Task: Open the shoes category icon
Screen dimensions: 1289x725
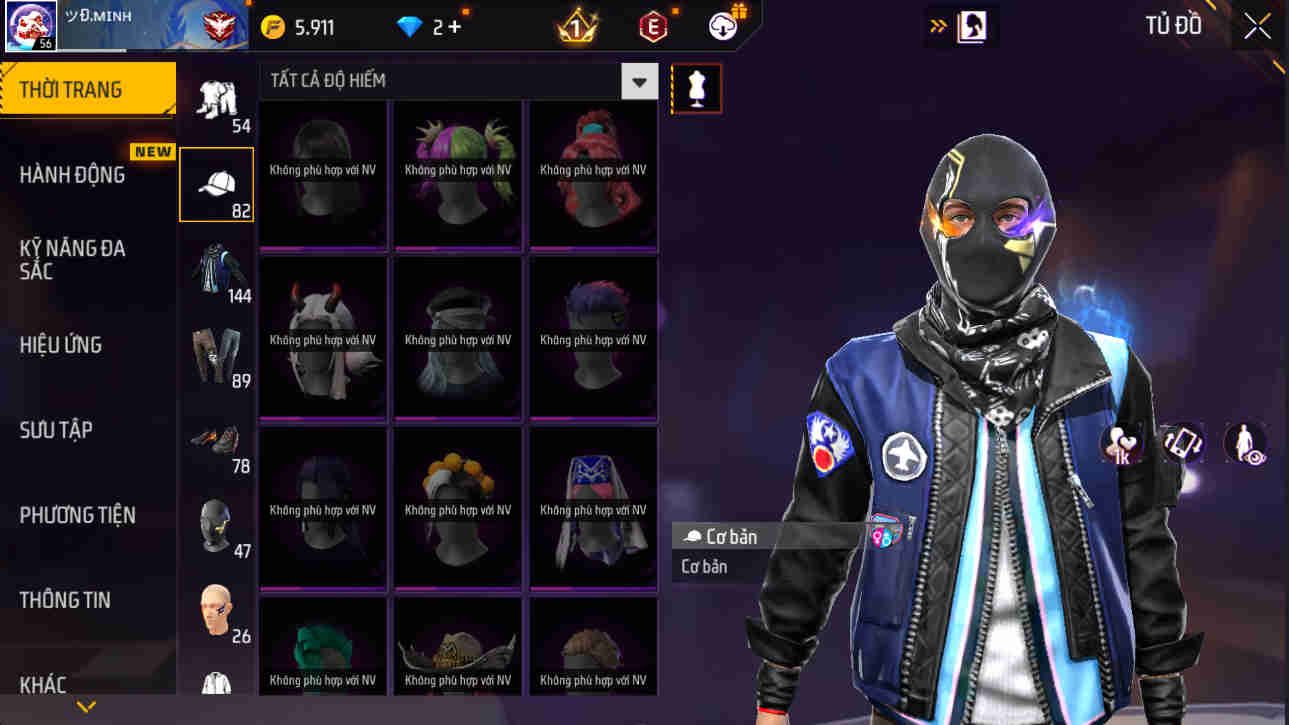Action: [216, 438]
